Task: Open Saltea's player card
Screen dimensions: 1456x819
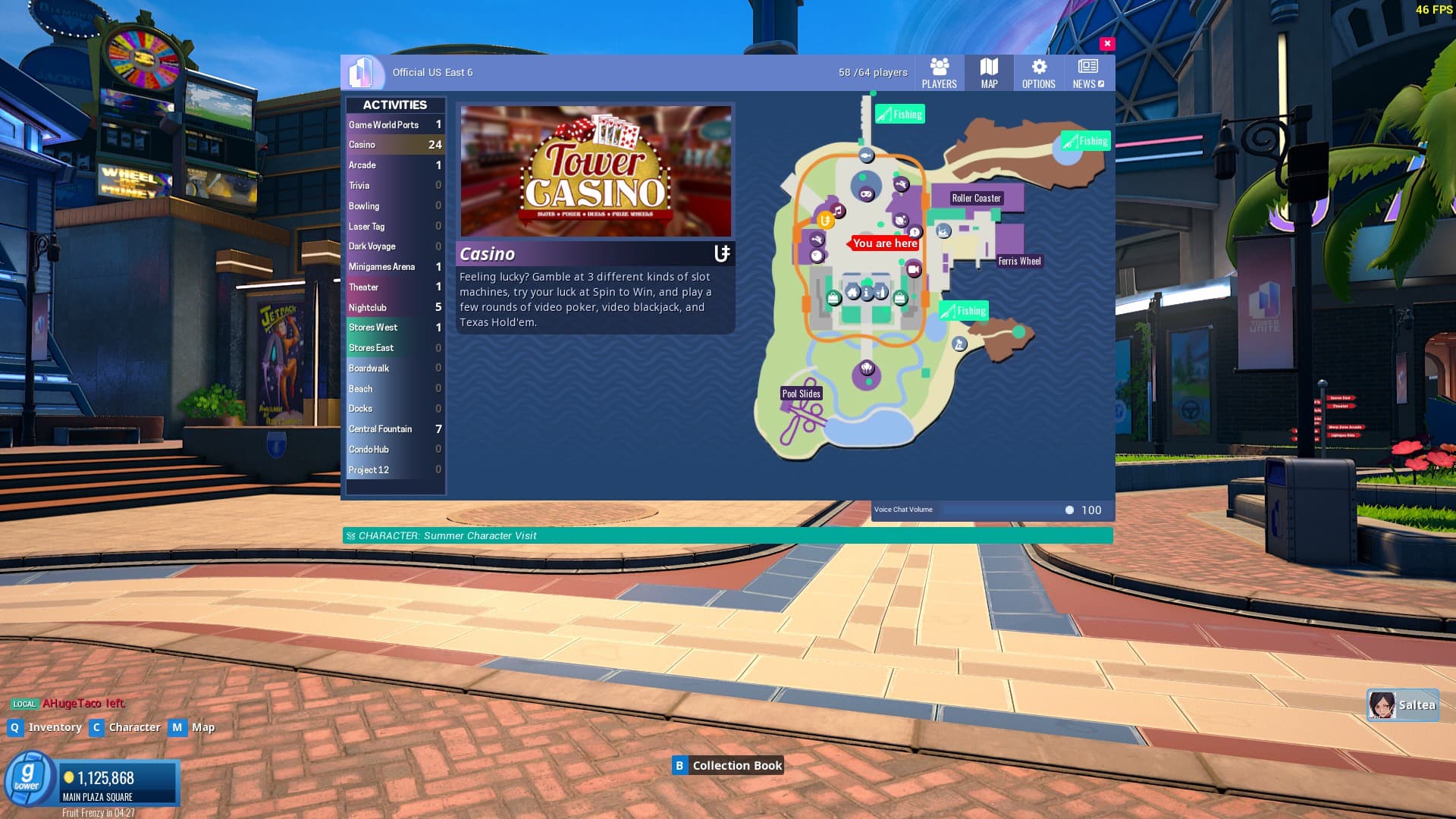Action: pos(1402,705)
